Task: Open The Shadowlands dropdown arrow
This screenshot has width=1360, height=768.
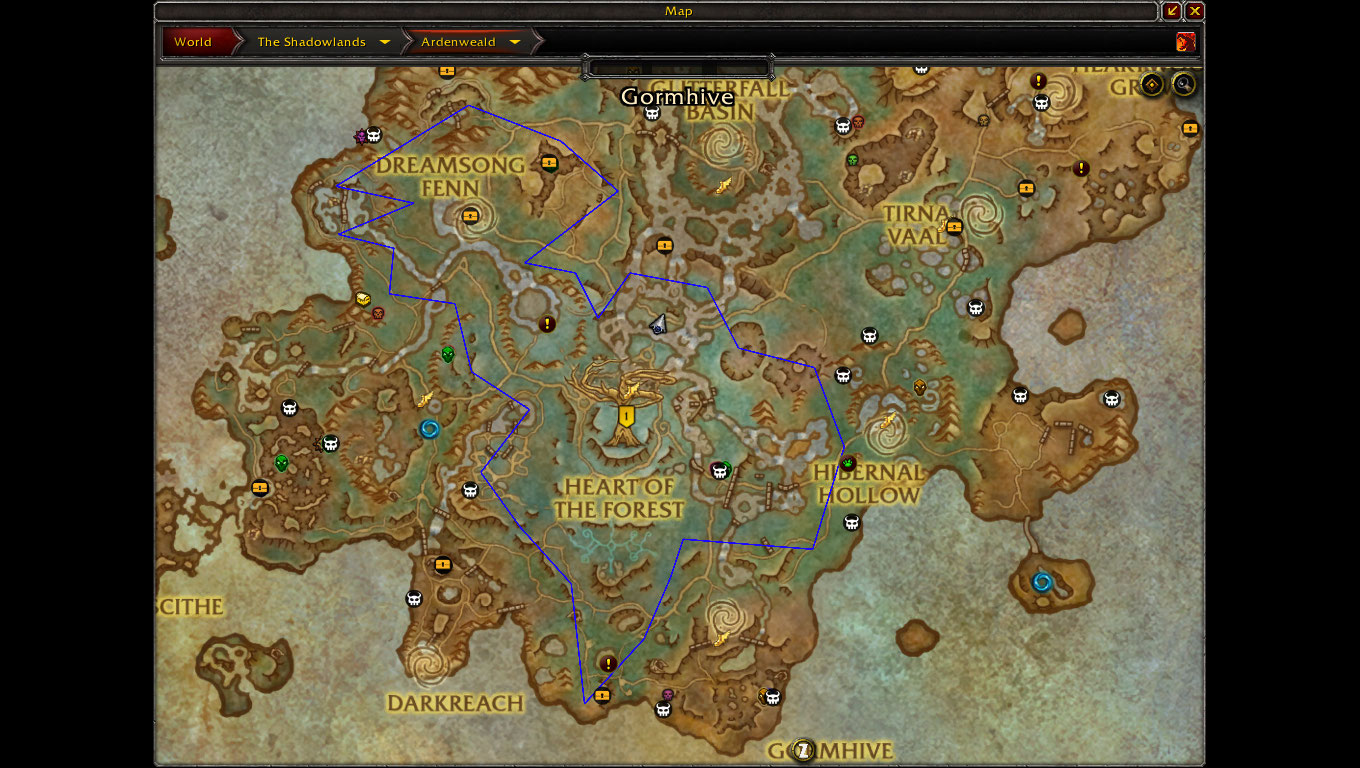Action: 385,42
